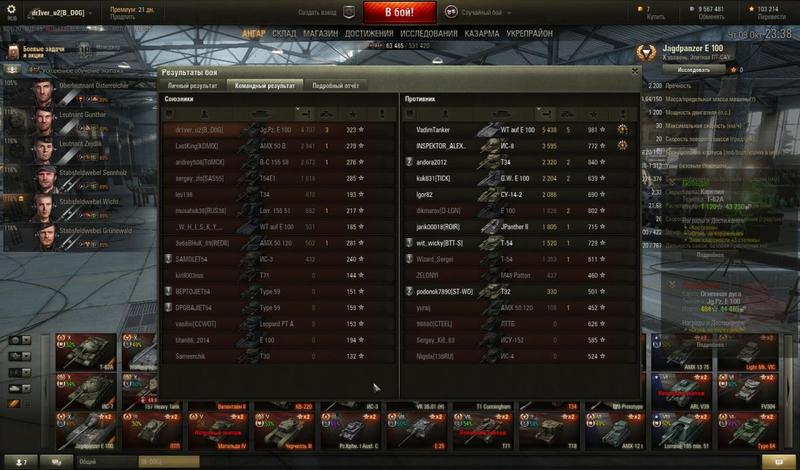Start a battle with the В бой! button

[x=401, y=13]
